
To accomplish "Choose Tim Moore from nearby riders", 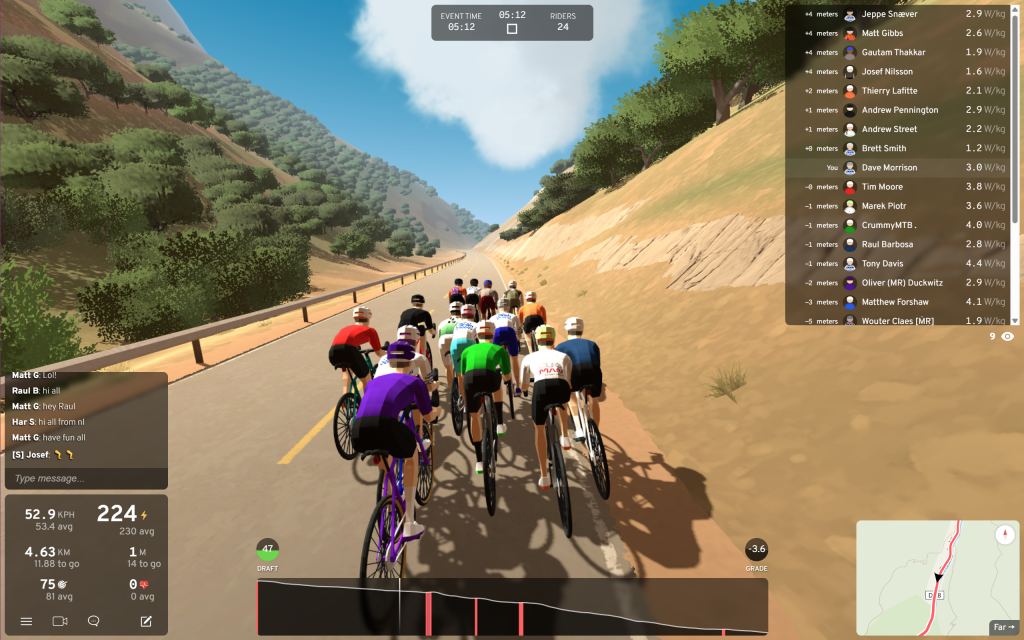I will (882, 187).
